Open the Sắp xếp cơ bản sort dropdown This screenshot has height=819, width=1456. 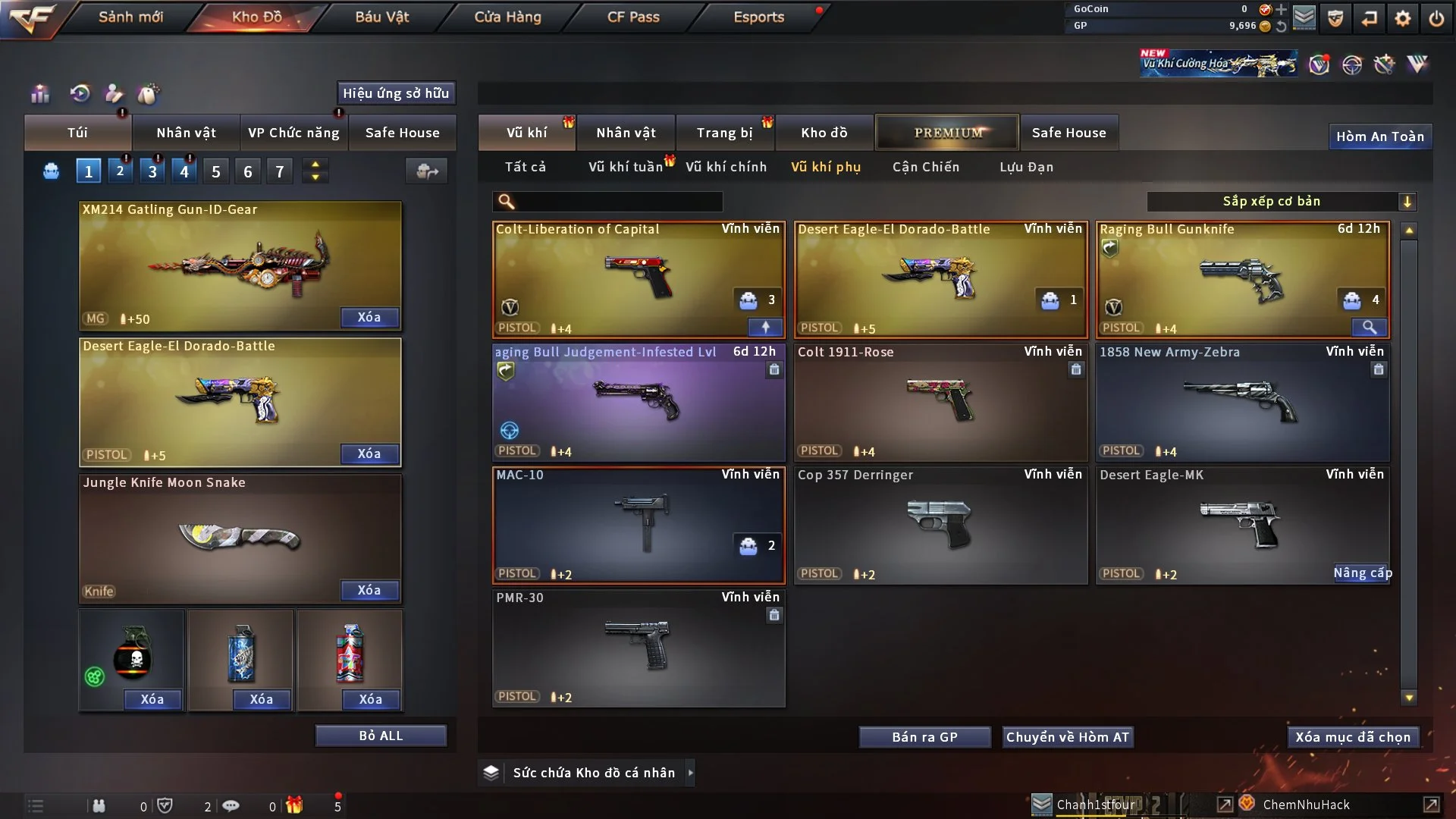1281,201
